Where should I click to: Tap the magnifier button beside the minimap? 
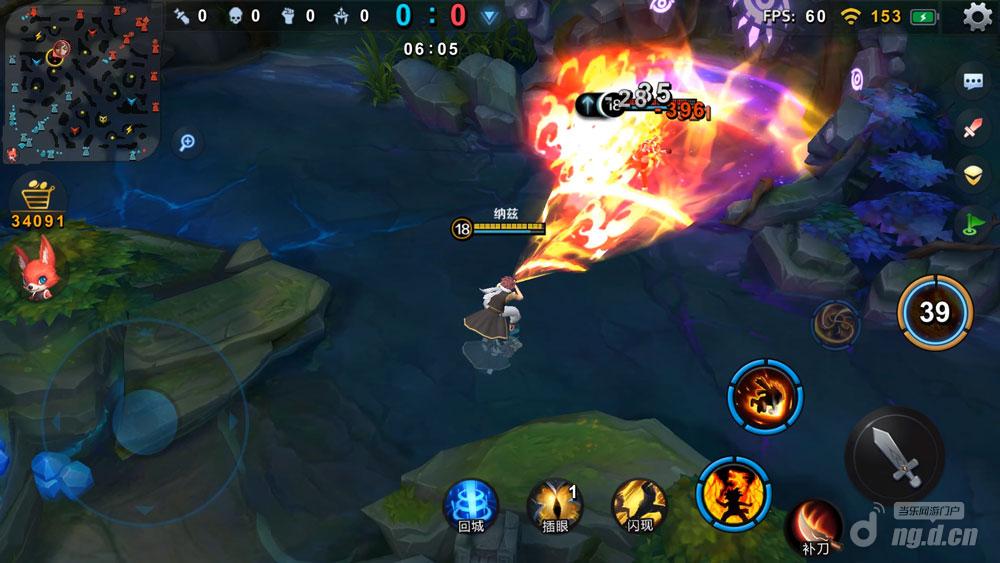[x=185, y=142]
